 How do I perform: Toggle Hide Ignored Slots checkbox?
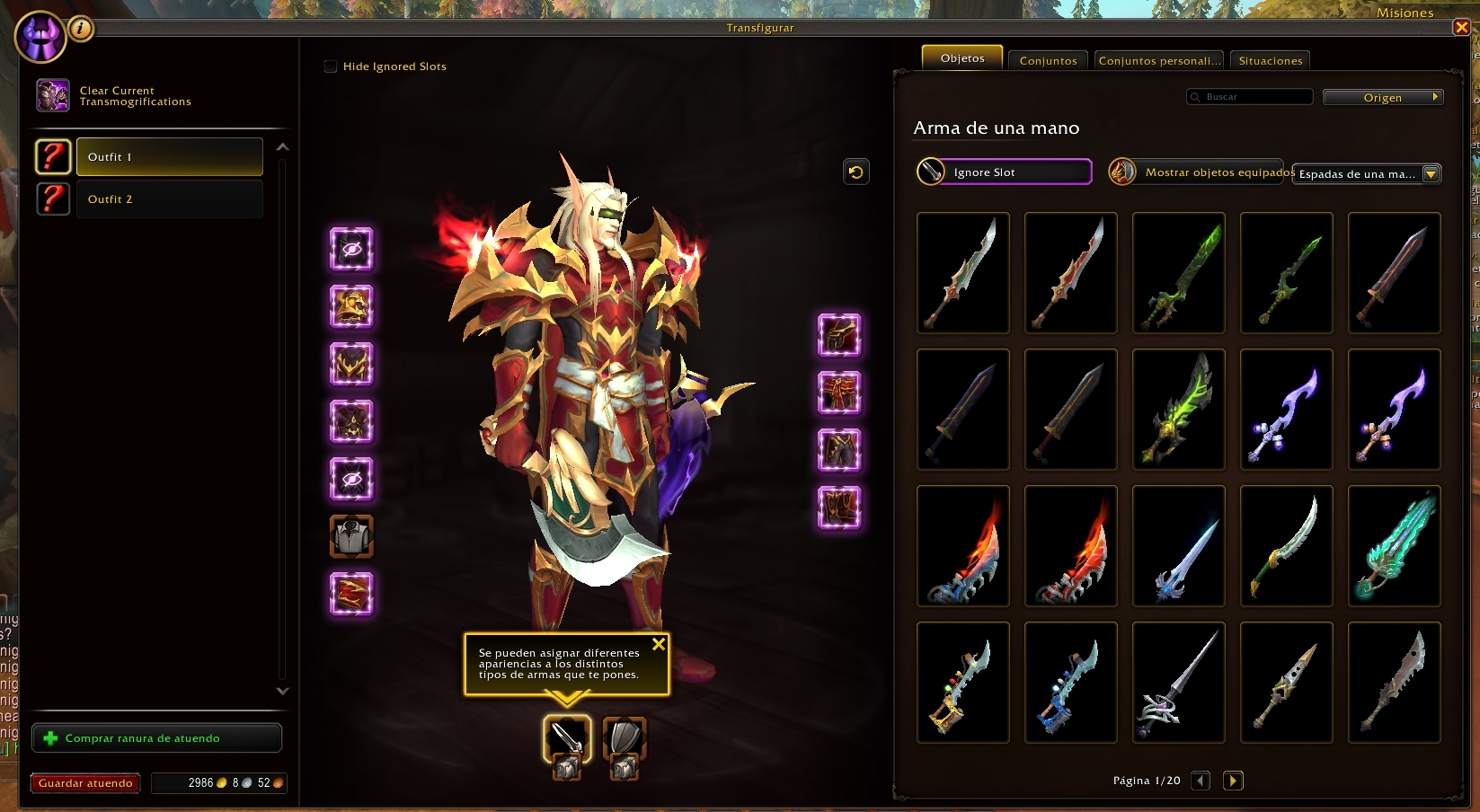pos(331,66)
